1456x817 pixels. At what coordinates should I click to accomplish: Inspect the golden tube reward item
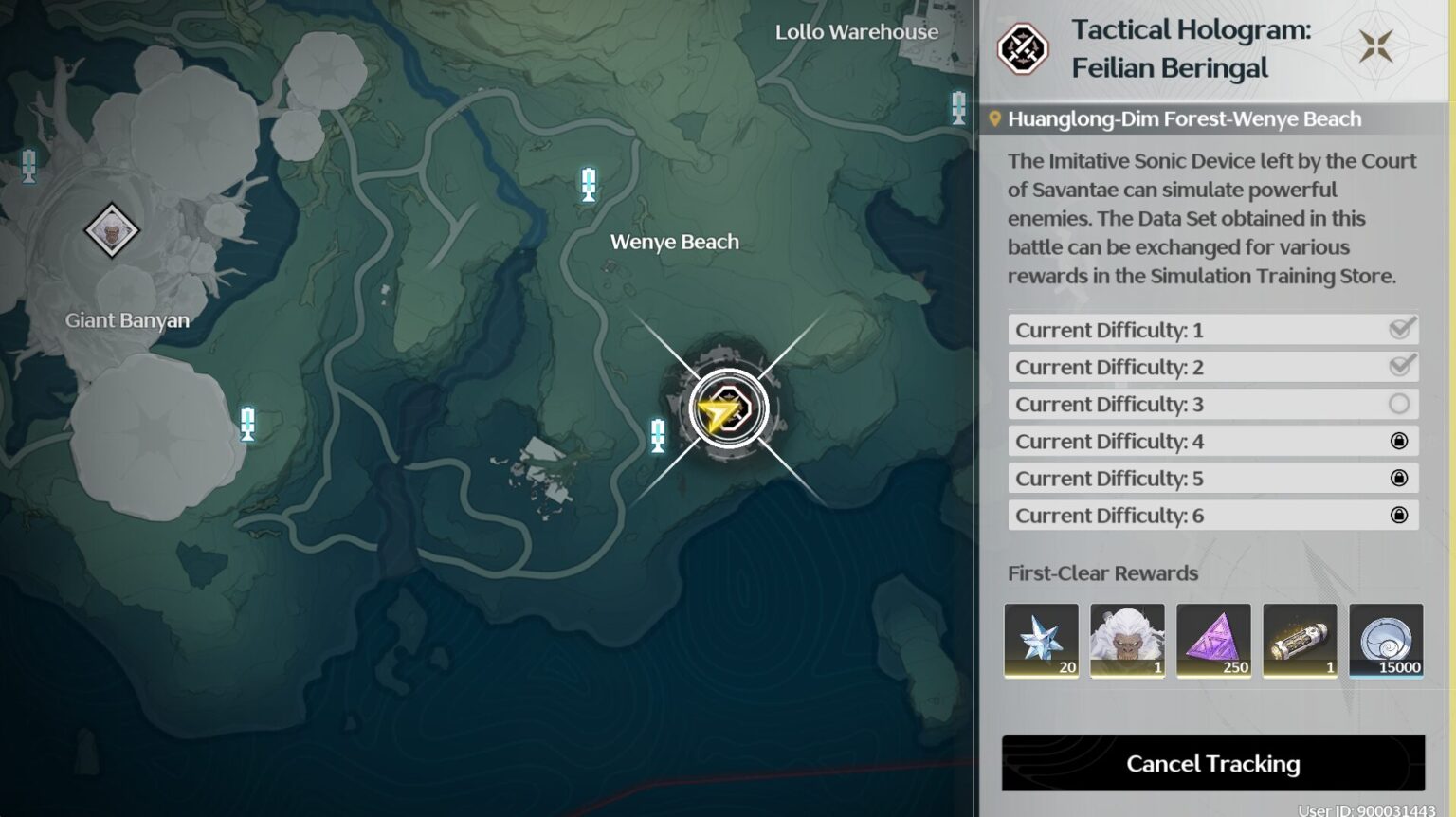click(1300, 641)
